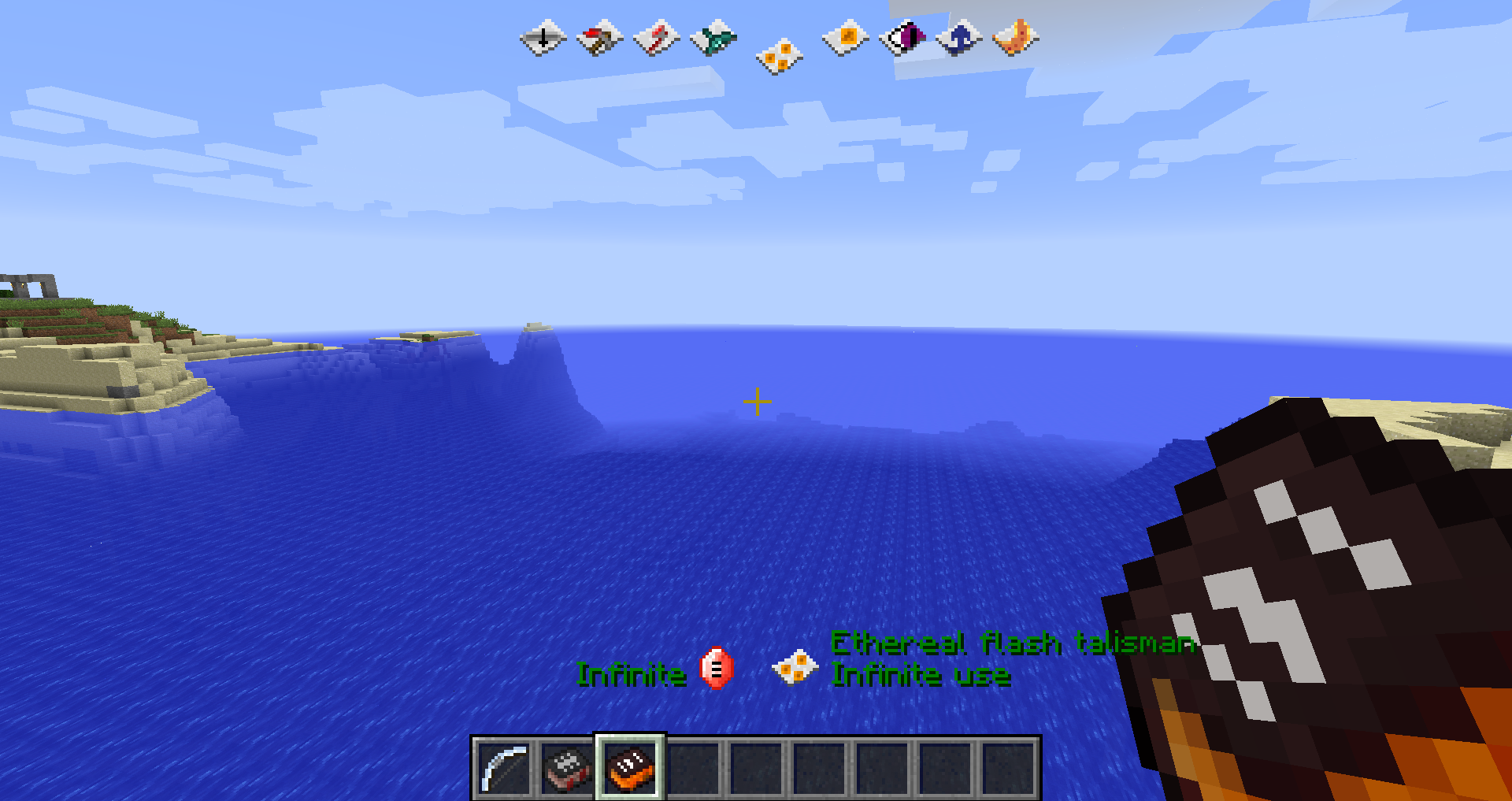Click the highlighted orange book hotbar slot
Viewport: 1512px width, 801px height.
[630, 768]
